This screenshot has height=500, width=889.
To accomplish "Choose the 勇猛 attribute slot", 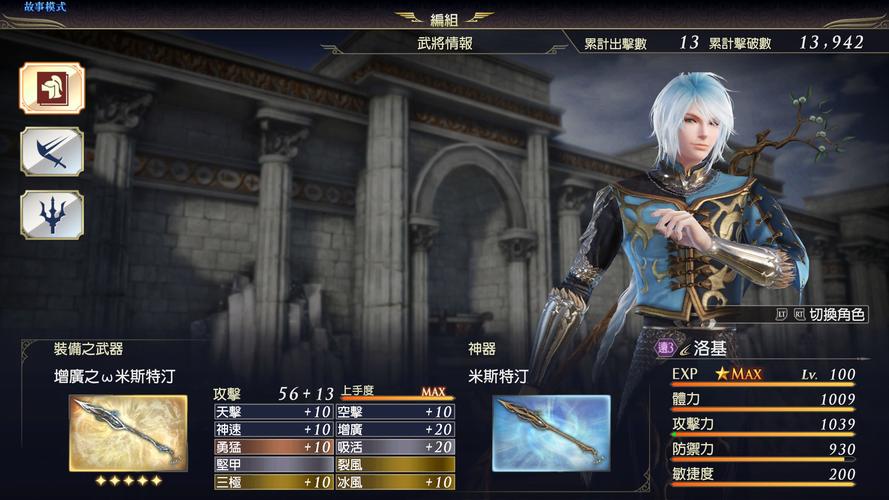I will 273,447.
